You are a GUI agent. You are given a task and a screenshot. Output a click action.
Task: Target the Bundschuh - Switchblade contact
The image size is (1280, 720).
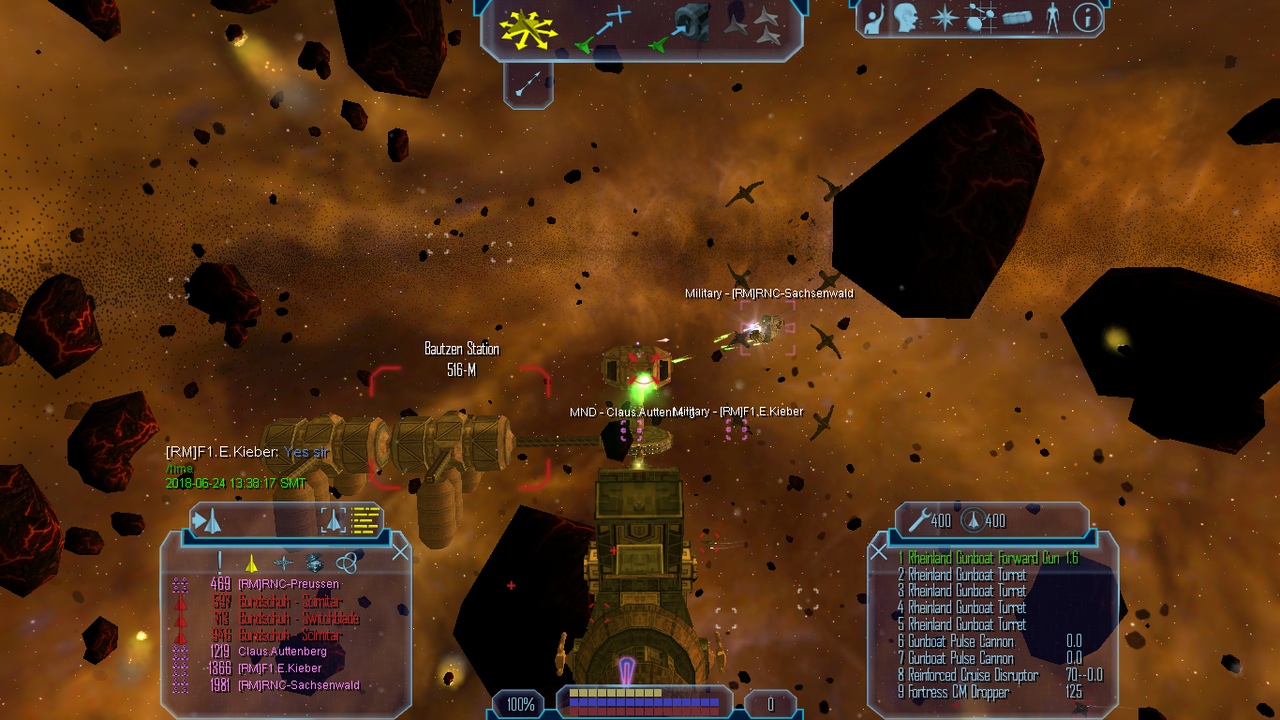pyautogui.click(x=298, y=618)
